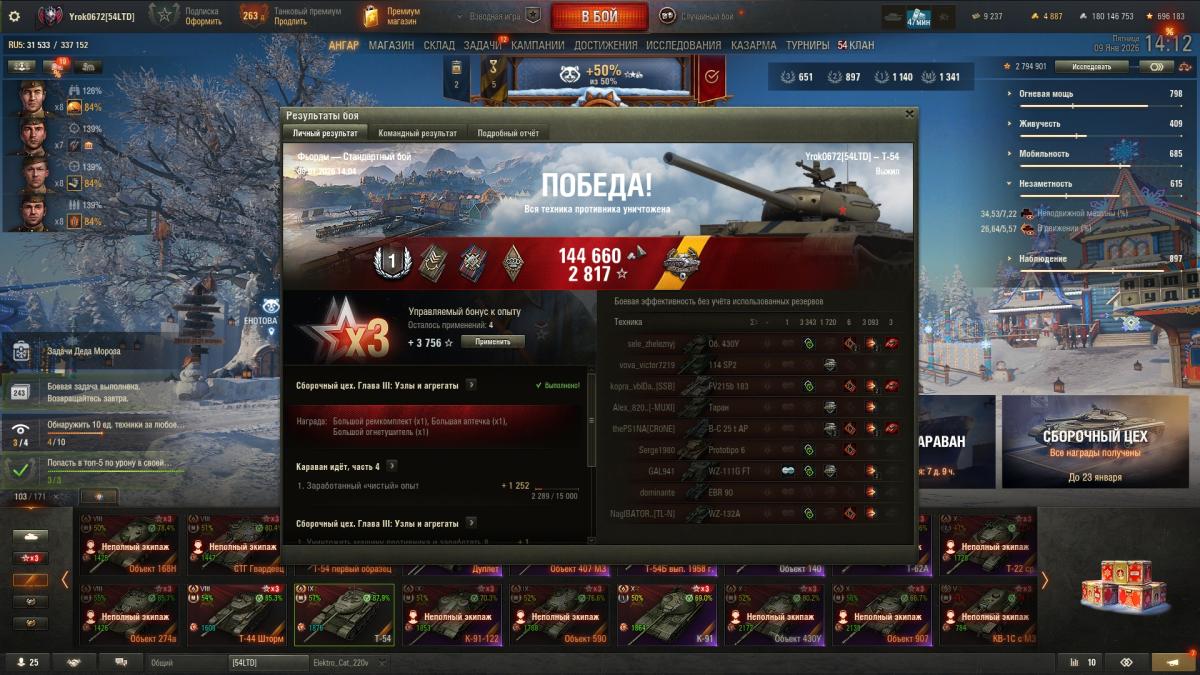Go to the СКЛАД section
Viewport: 1200px width, 675px height.
[x=439, y=45]
